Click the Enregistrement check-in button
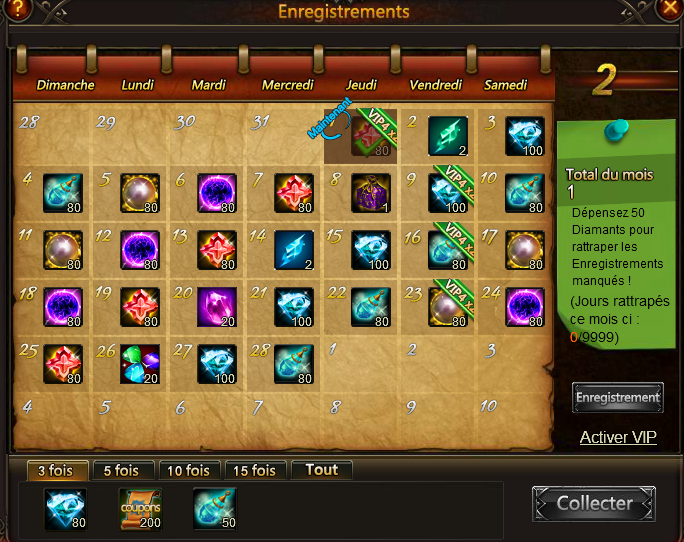 [617, 397]
